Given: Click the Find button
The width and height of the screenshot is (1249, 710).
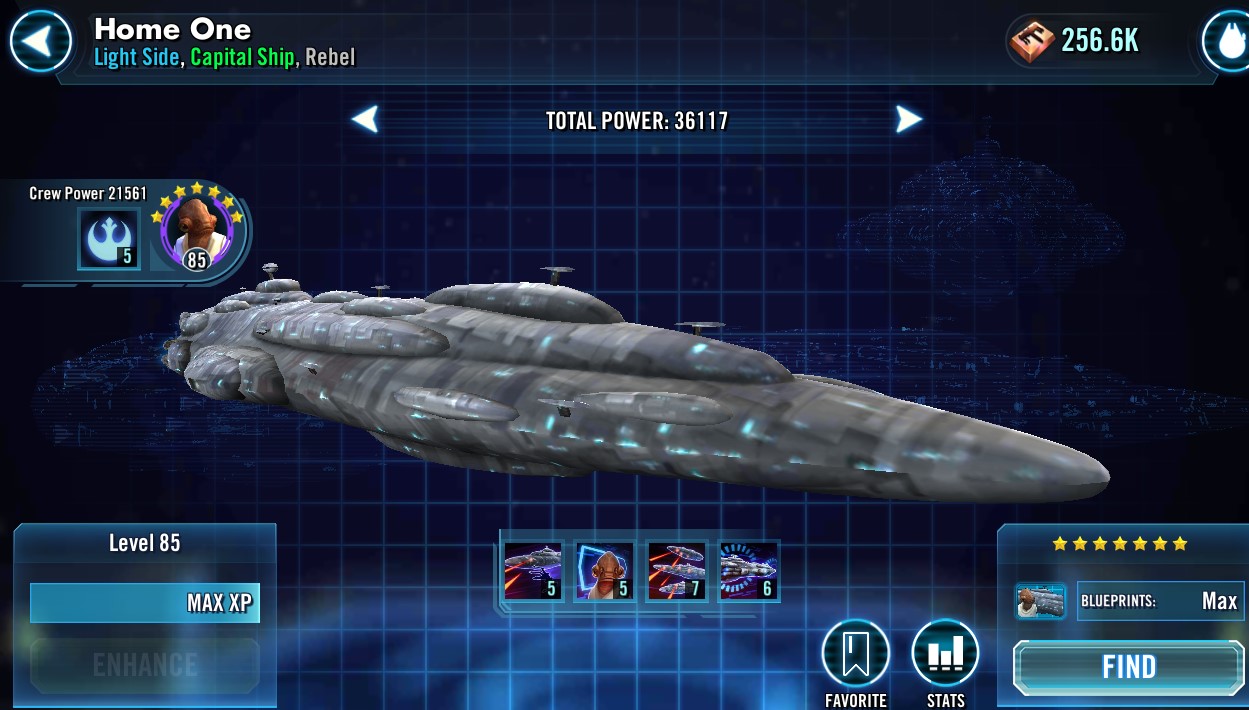Looking at the screenshot, I should [1129, 667].
